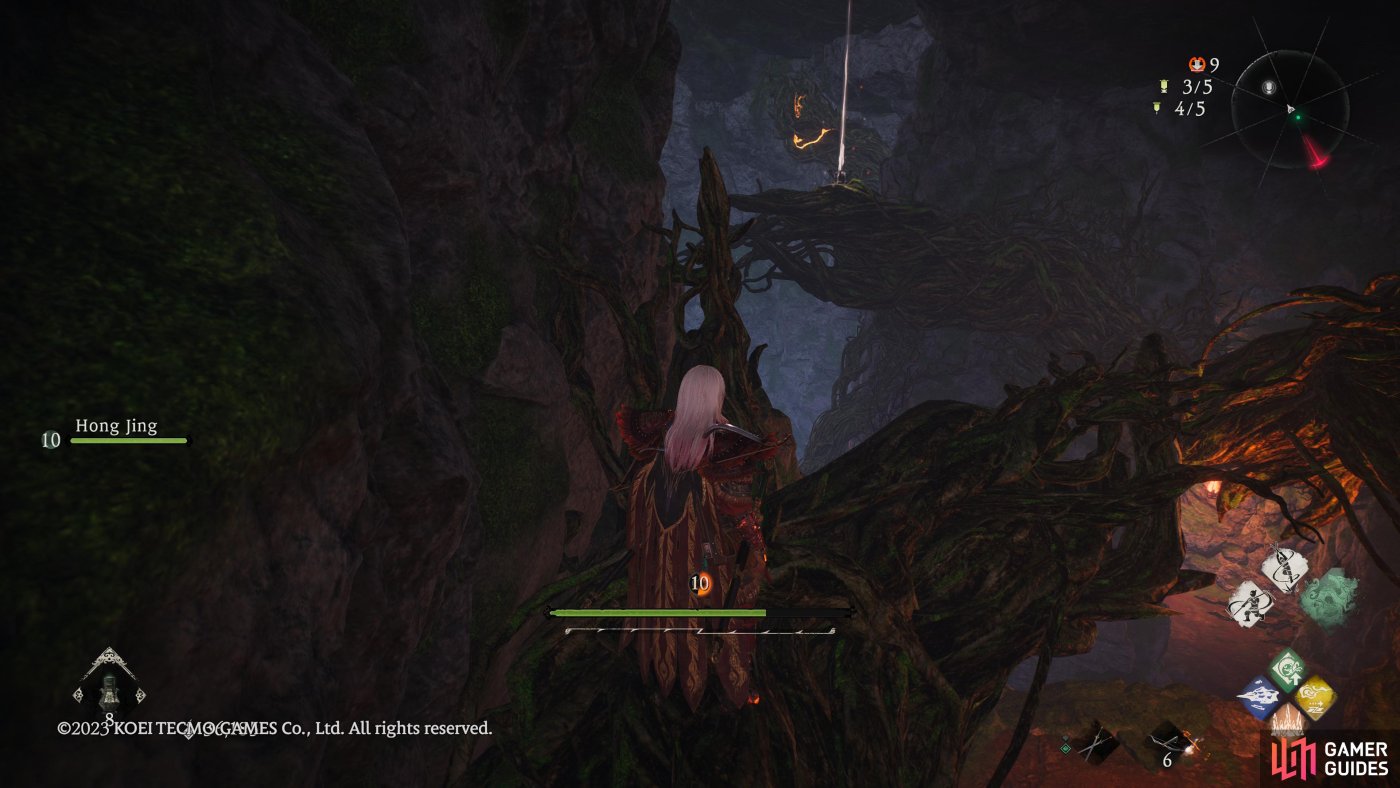The height and width of the screenshot is (788, 1400).
Task: Cast the yellow wind spell icon
Action: click(1315, 697)
